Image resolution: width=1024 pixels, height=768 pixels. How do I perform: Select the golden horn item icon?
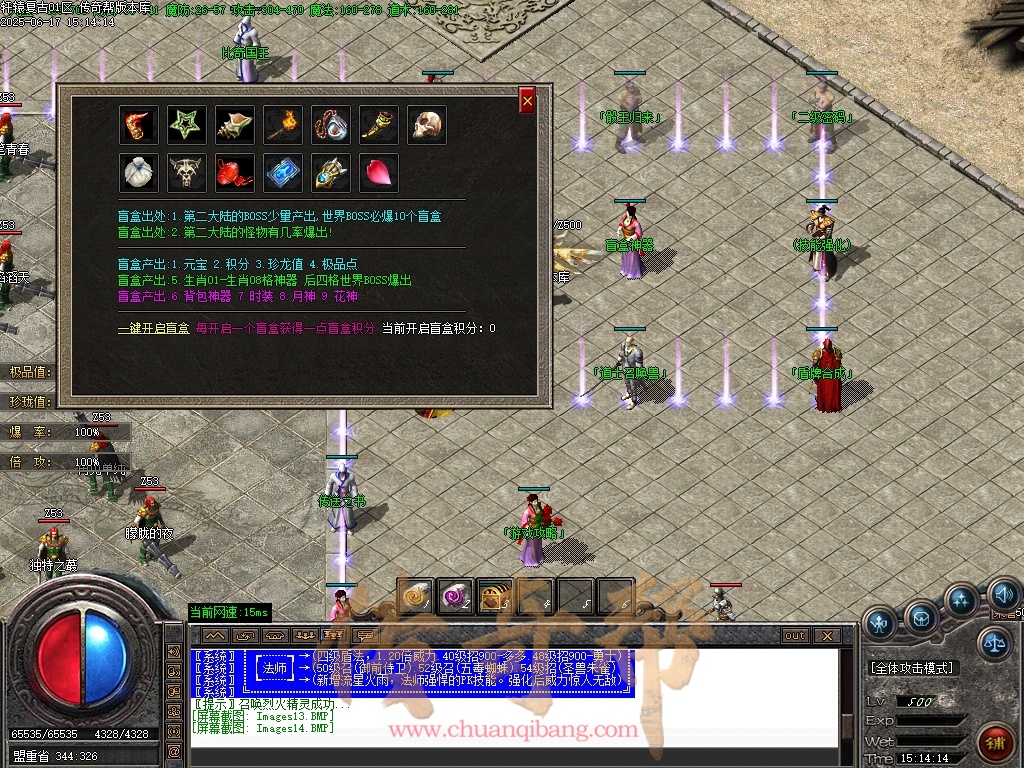click(379, 125)
